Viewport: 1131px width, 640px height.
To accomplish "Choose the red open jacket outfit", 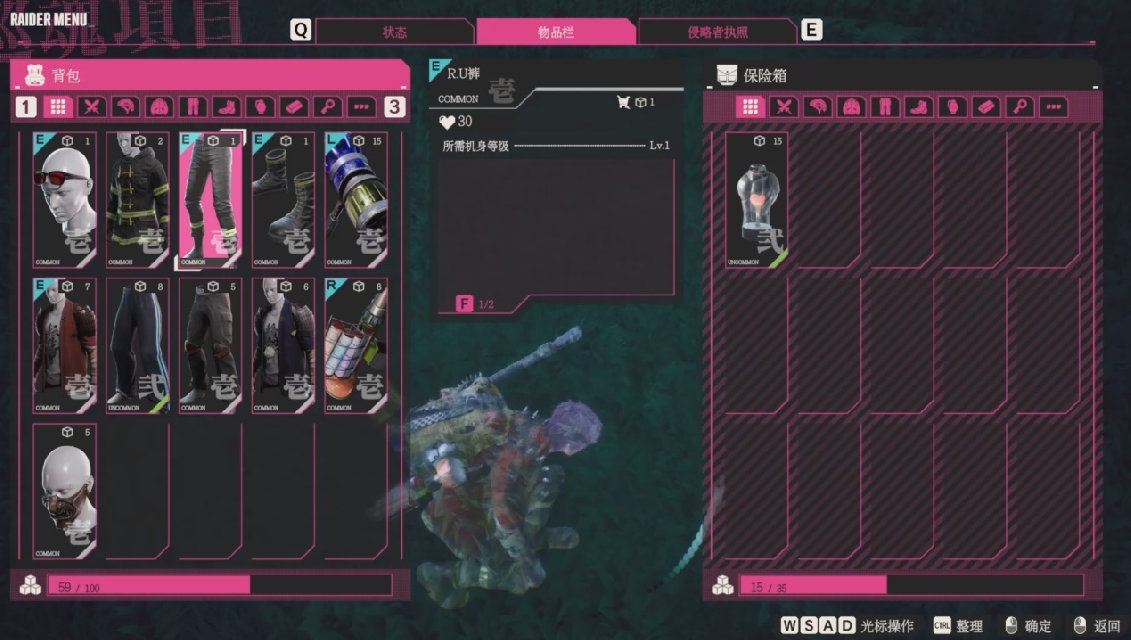I will [65, 345].
